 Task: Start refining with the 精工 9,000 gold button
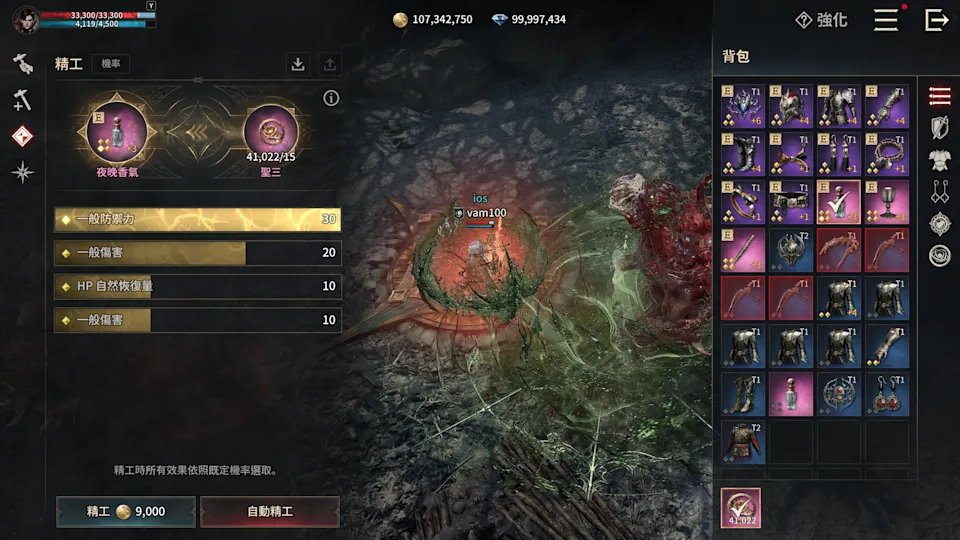coord(125,511)
